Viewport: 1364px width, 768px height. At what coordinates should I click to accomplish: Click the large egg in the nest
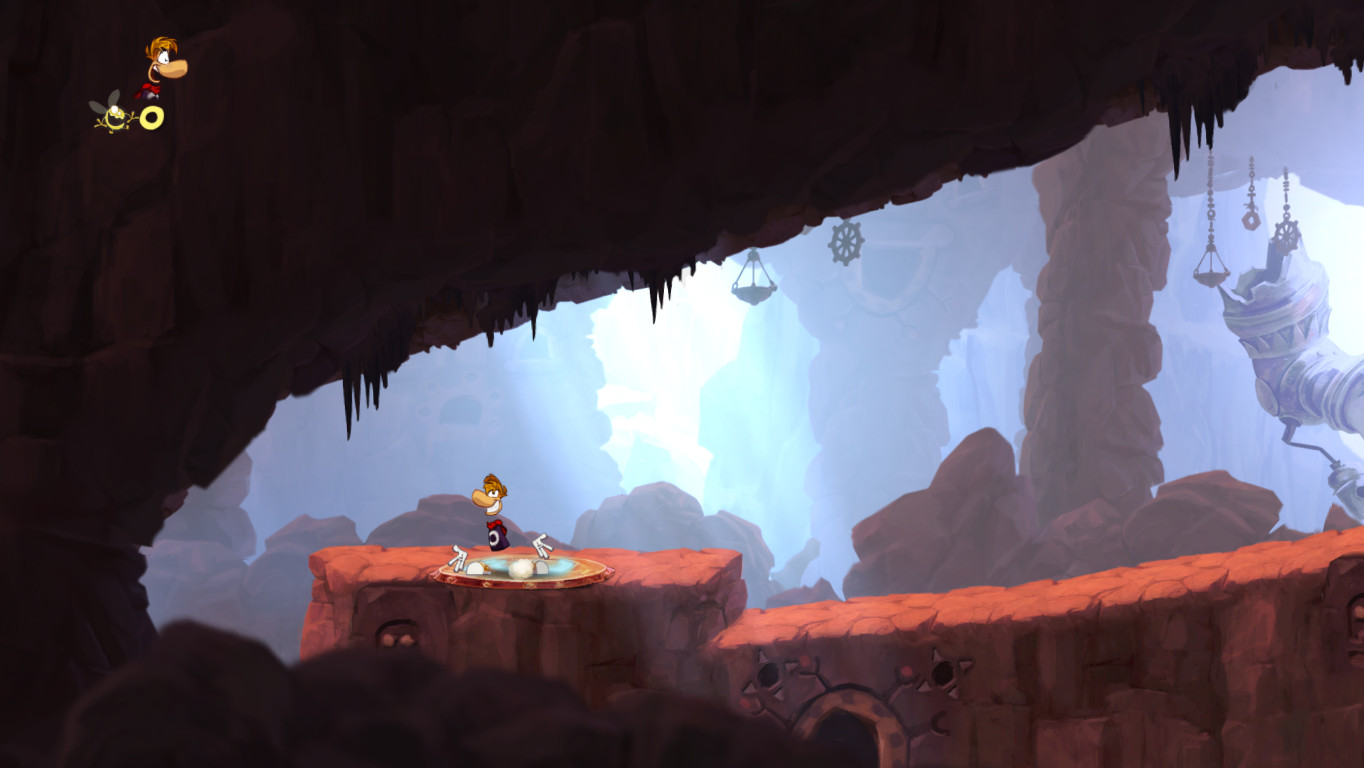tap(521, 567)
